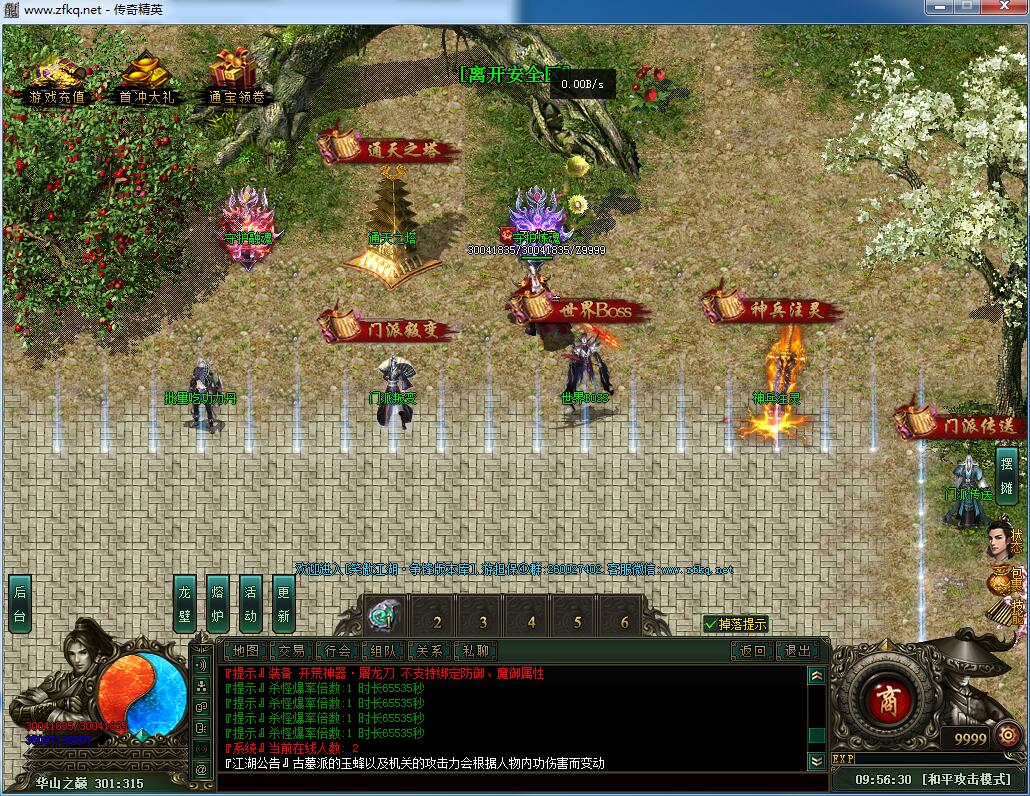The height and width of the screenshot is (796, 1030).
Task: Open the 摆摊 stall button
Action: click(1006, 476)
